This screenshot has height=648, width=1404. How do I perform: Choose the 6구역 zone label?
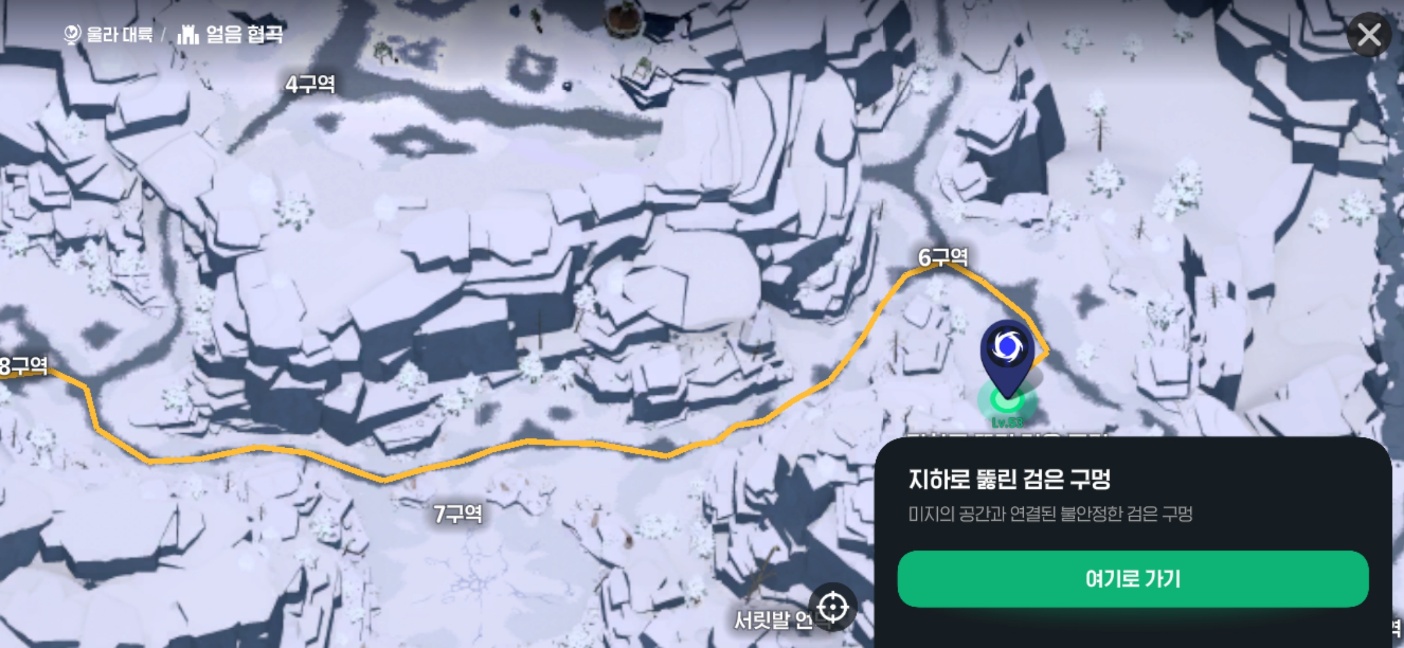tap(943, 258)
